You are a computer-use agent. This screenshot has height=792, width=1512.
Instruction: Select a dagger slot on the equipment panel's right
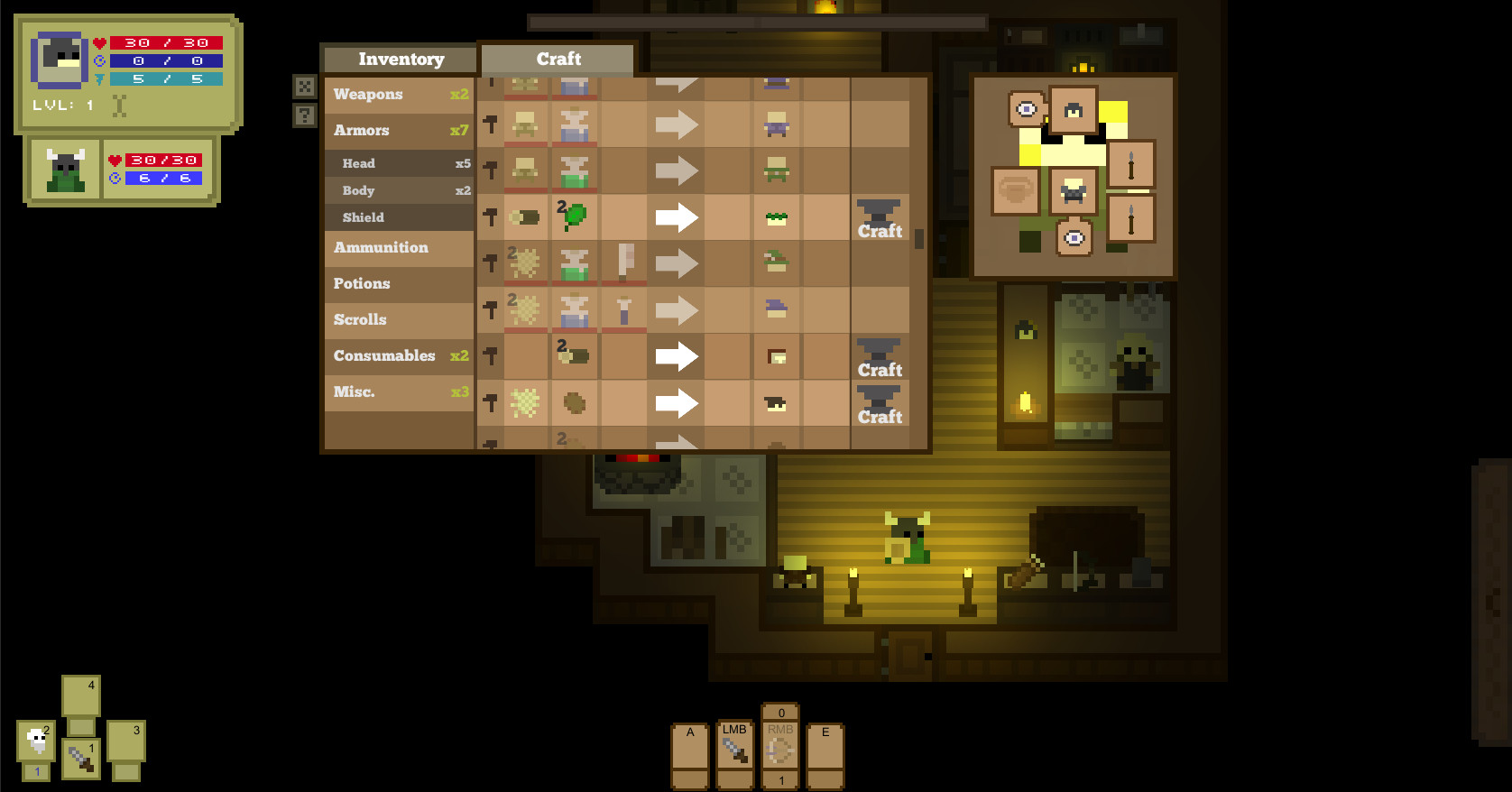(x=1130, y=164)
